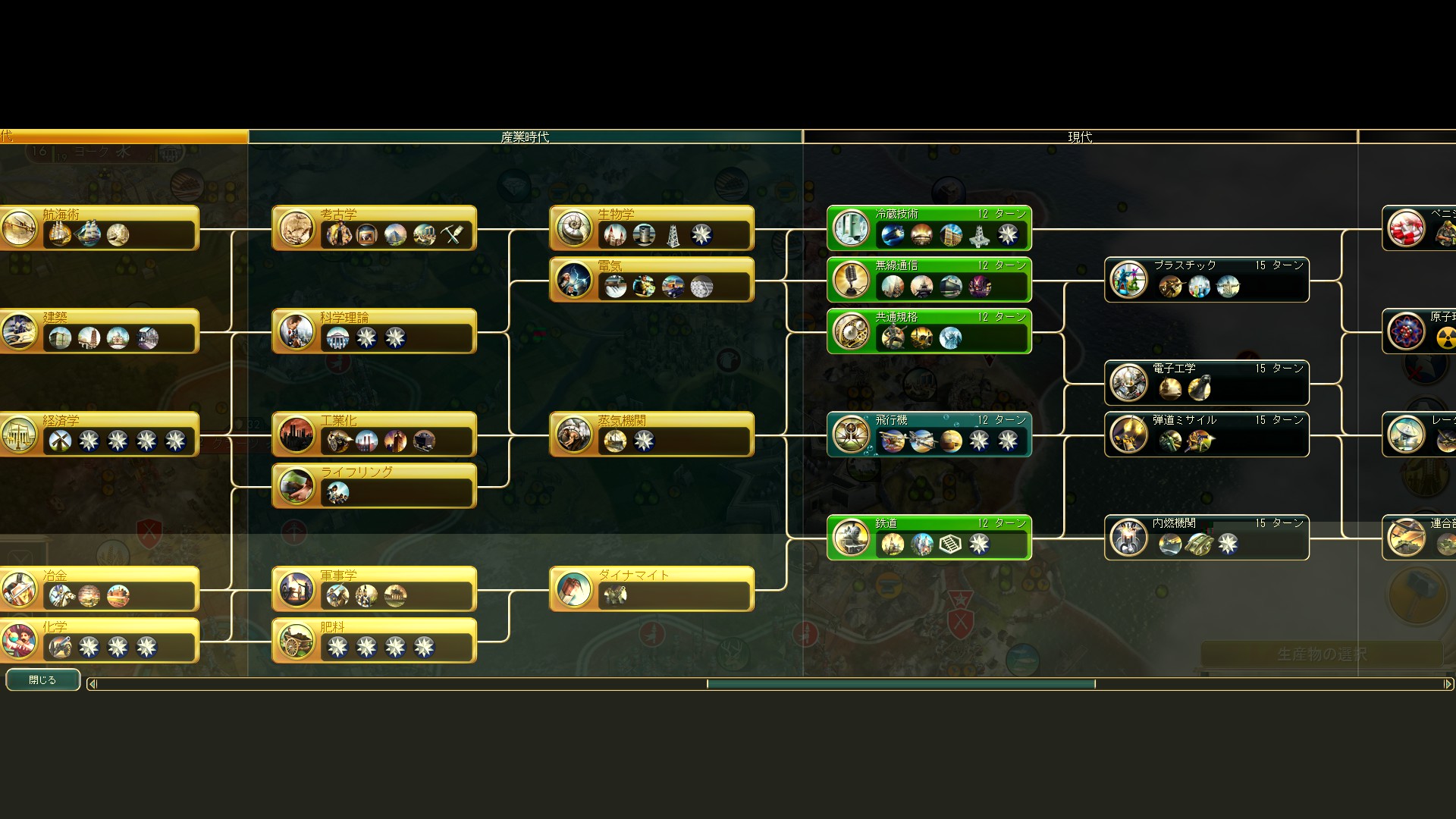Select the 内燃機関 technology
The image size is (1456, 819).
point(1207,537)
